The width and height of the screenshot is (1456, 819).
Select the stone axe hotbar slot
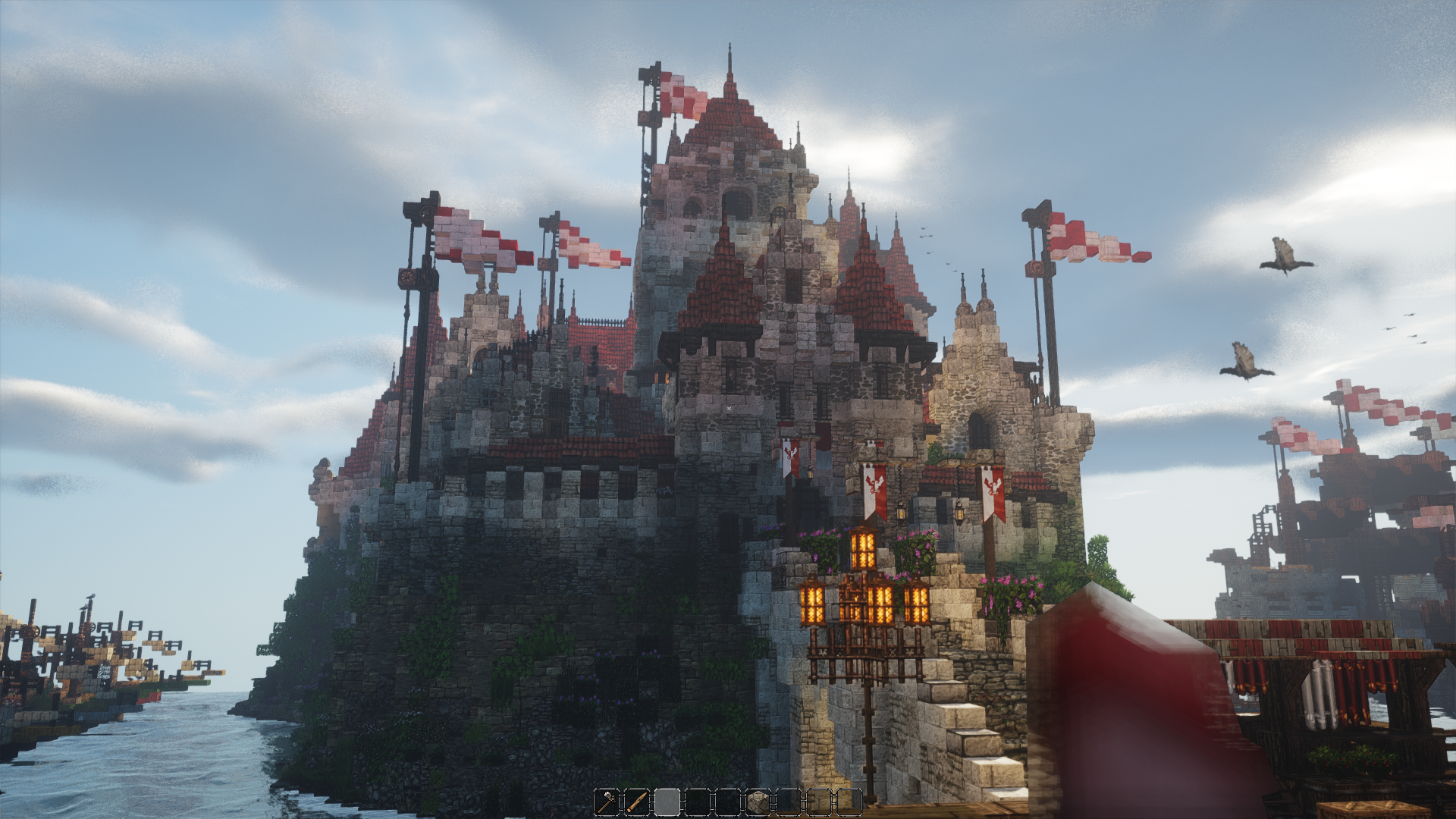coord(607,802)
